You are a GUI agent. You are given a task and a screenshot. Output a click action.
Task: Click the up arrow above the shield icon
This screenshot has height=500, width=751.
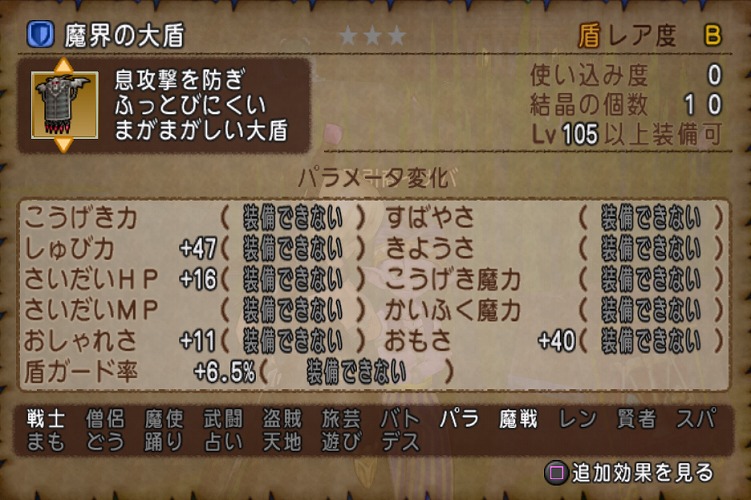pyautogui.click(x=64, y=66)
